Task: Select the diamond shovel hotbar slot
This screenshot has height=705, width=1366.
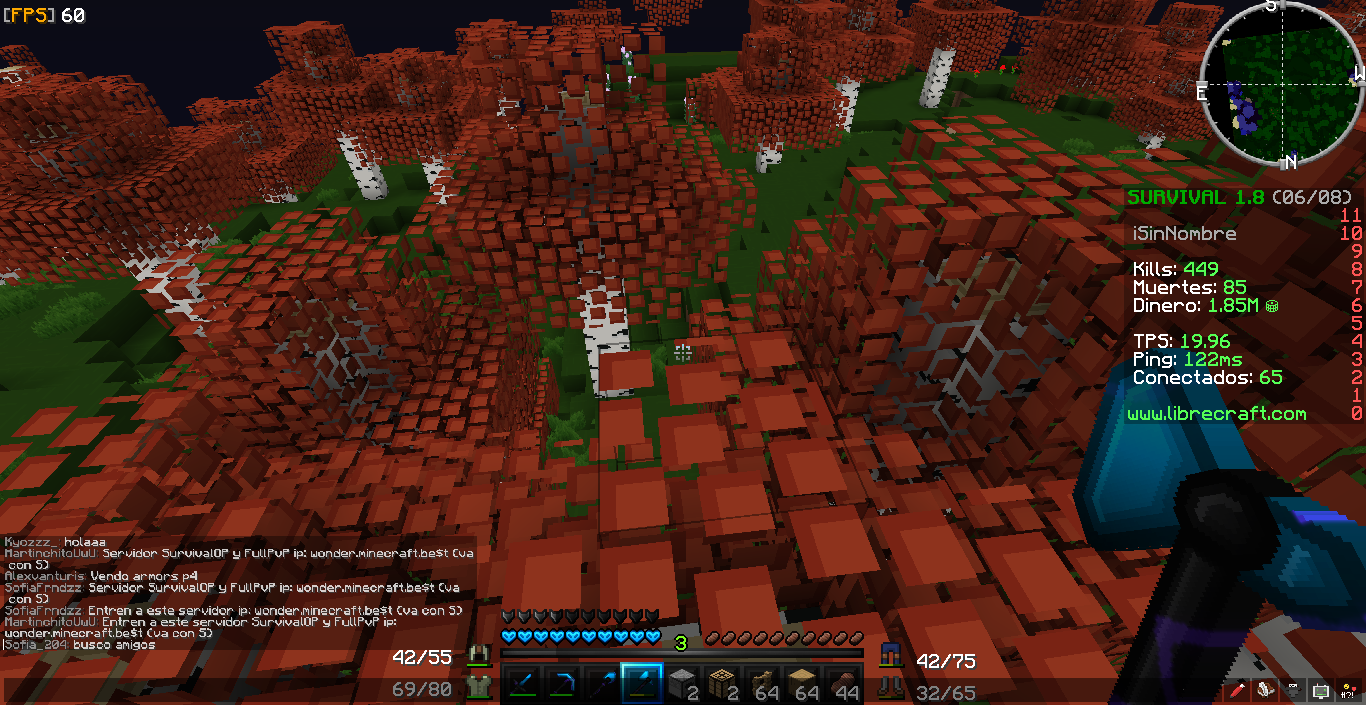Action: (601, 685)
